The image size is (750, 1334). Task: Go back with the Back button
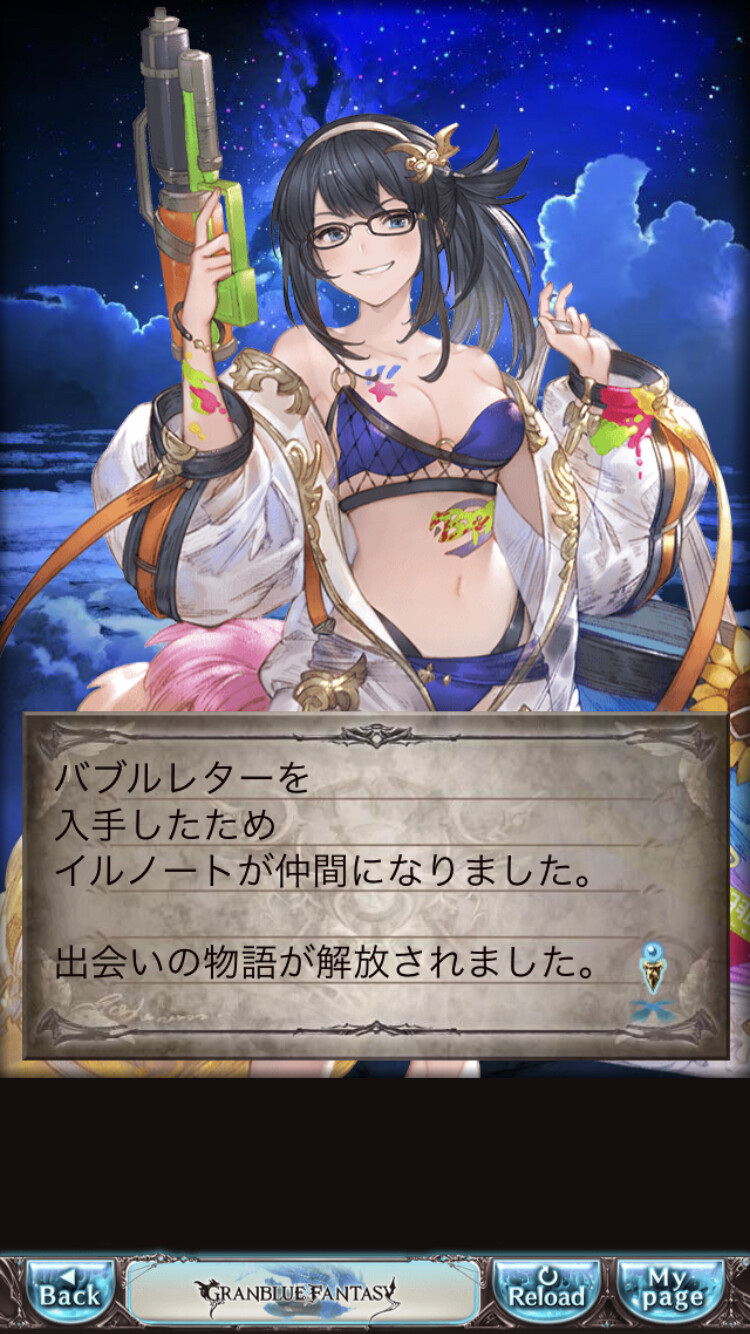click(70, 1291)
